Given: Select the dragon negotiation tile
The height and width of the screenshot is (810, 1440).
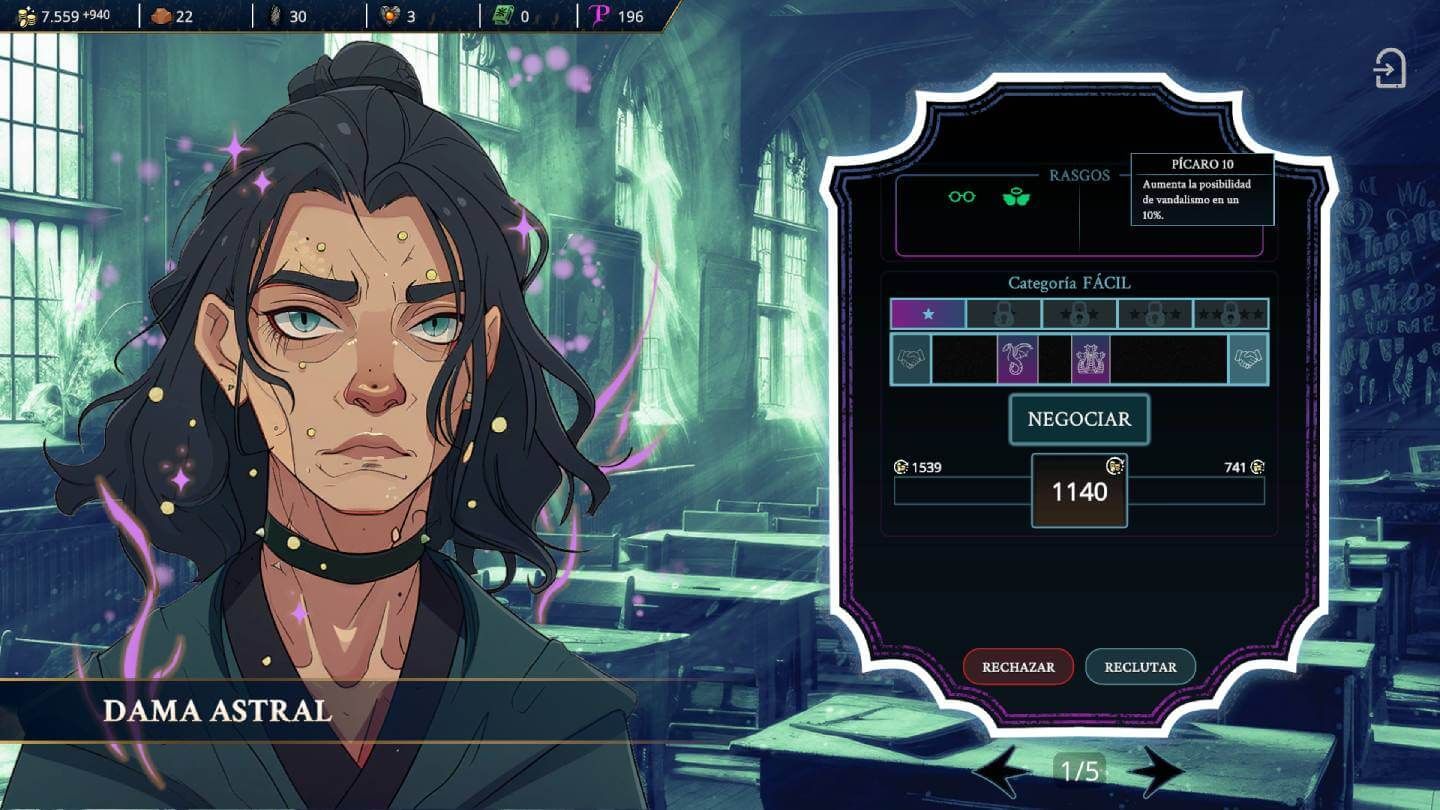Looking at the screenshot, I should pyautogui.click(x=1017, y=360).
